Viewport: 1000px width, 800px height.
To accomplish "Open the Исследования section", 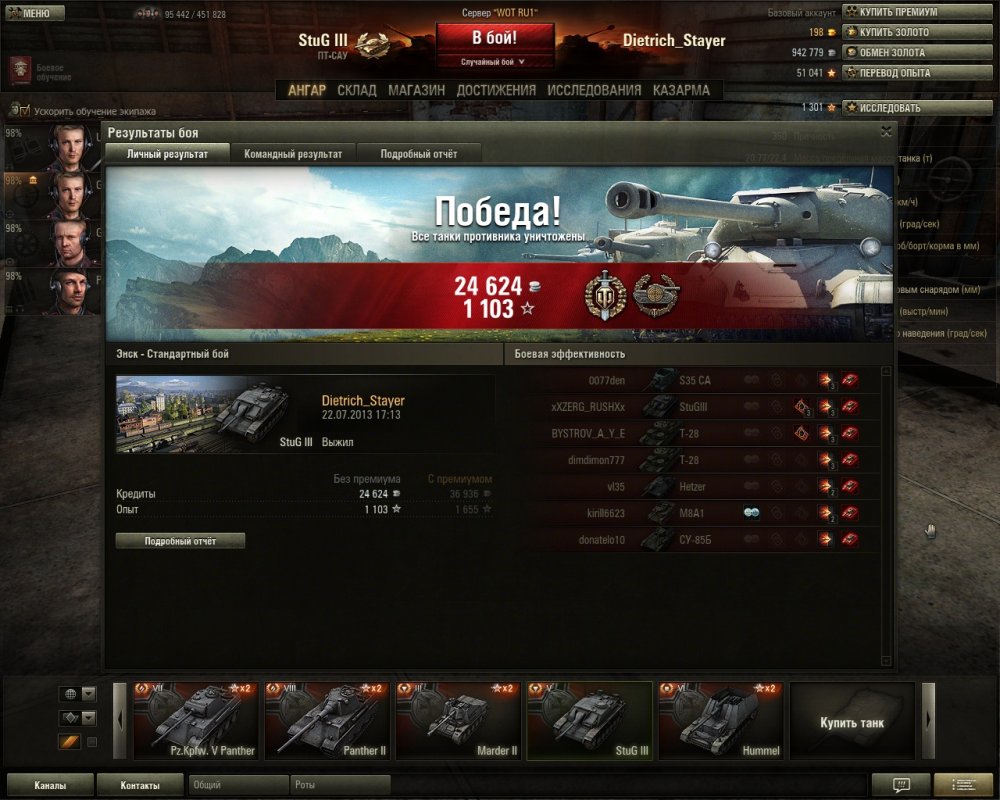I will pos(594,90).
